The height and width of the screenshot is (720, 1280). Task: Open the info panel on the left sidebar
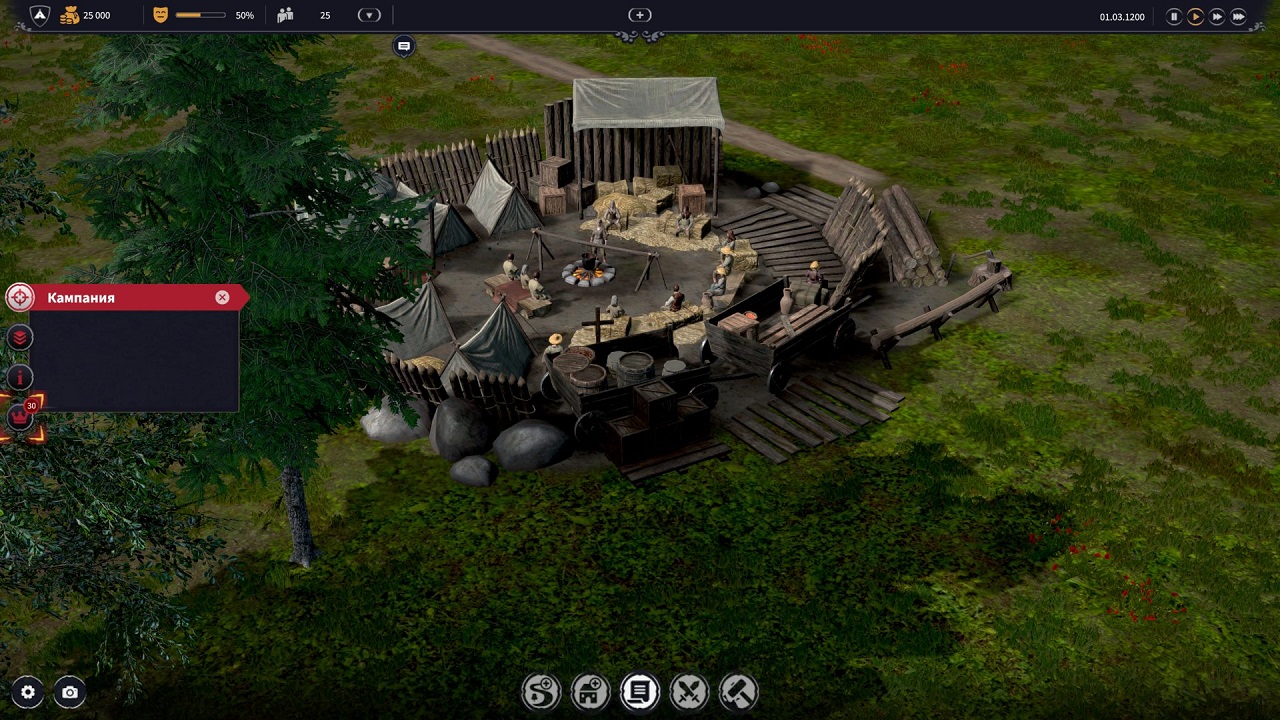point(18,377)
